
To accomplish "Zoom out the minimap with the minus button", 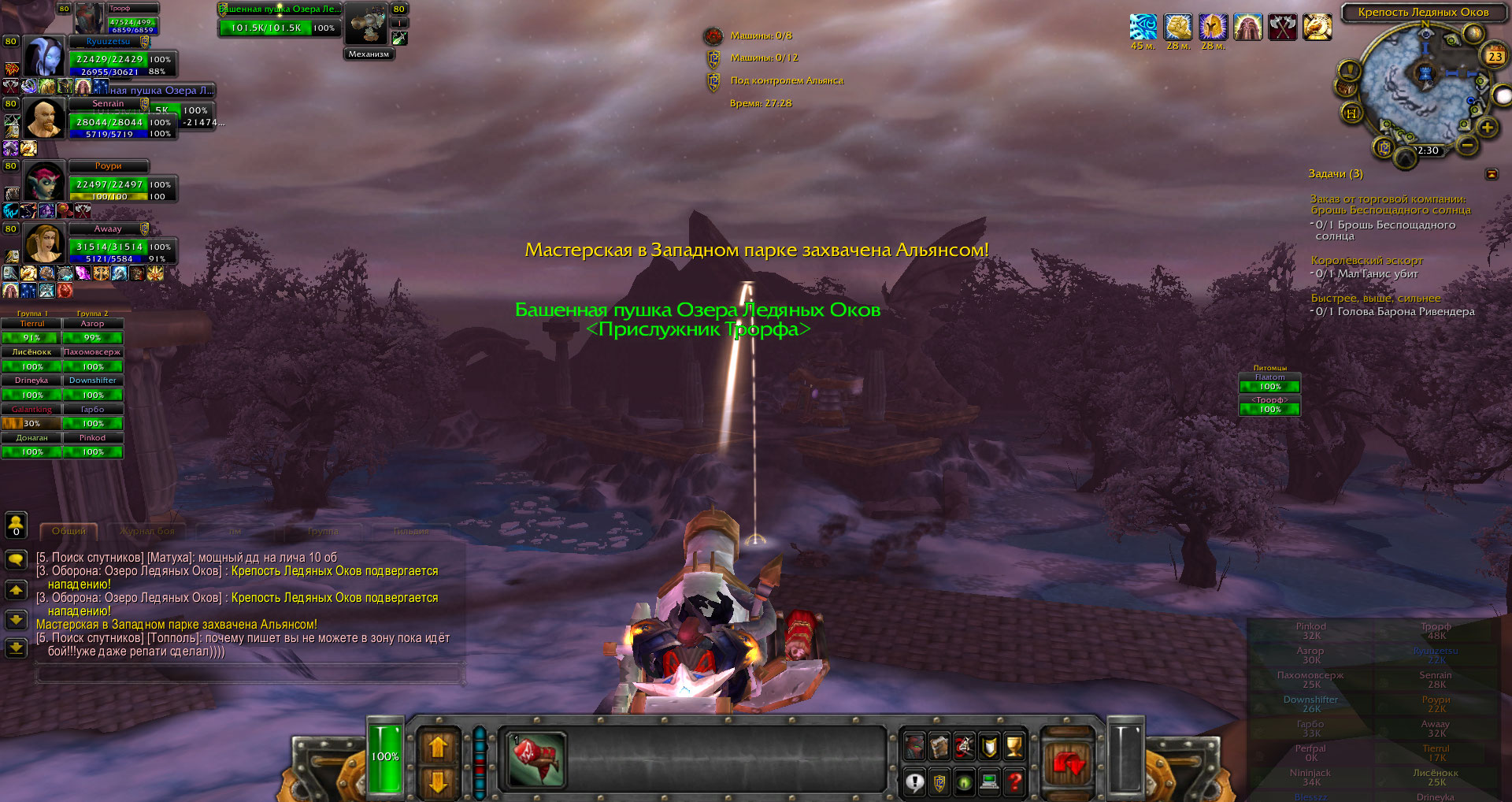I will [1466, 145].
